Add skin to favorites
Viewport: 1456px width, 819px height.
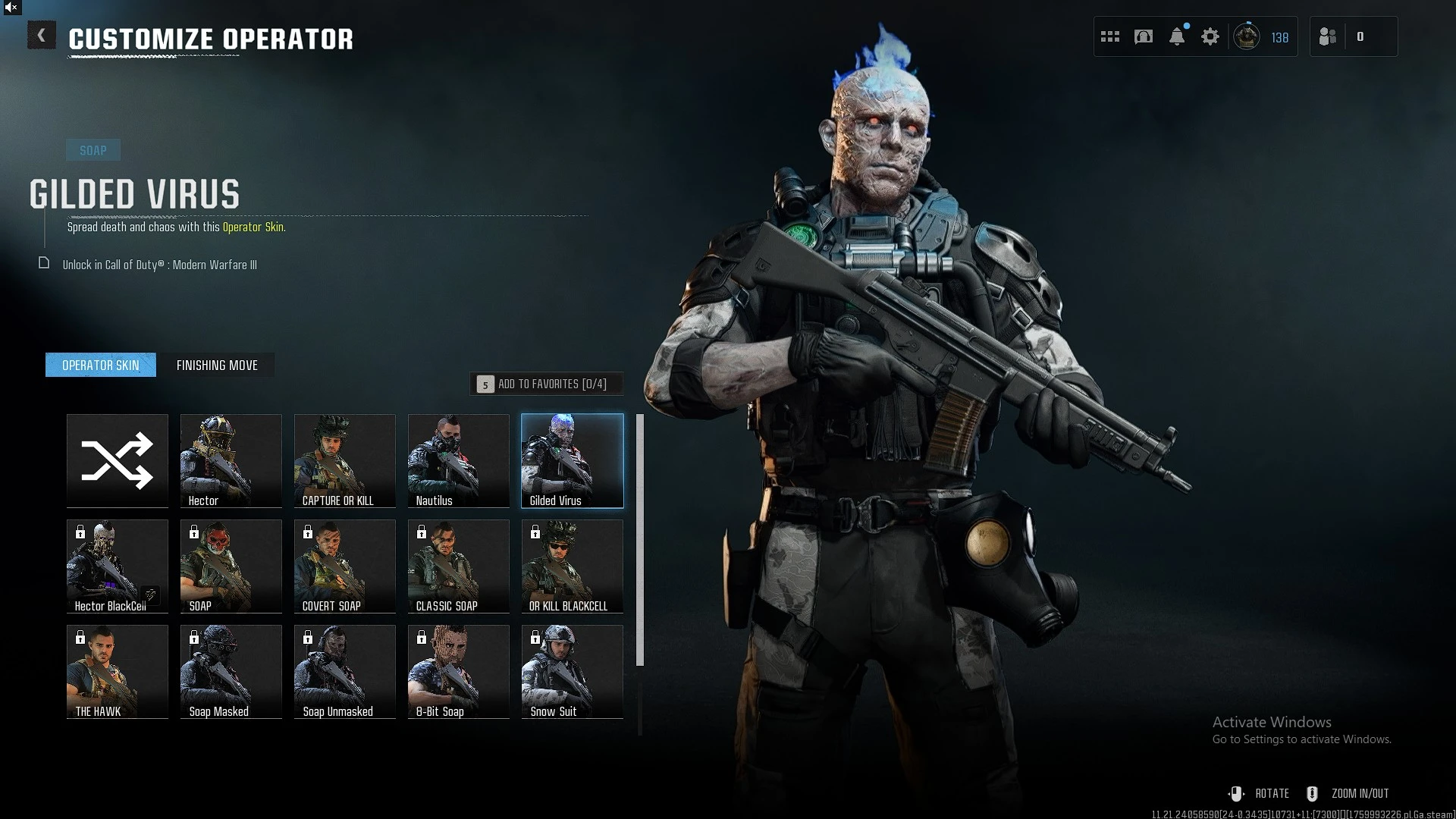(546, 384)
